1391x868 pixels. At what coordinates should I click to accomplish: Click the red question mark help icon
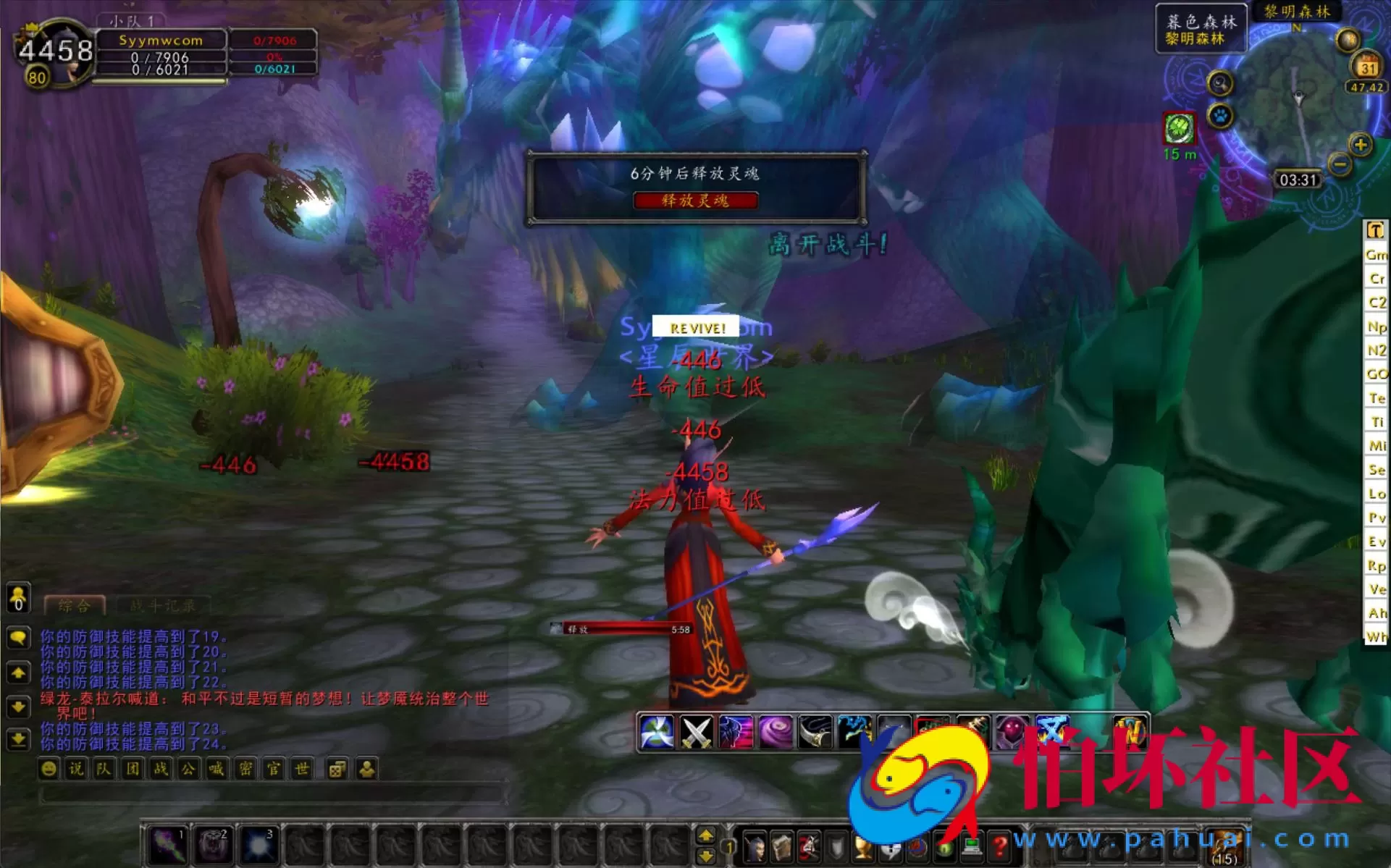(x=1000, y=848)
